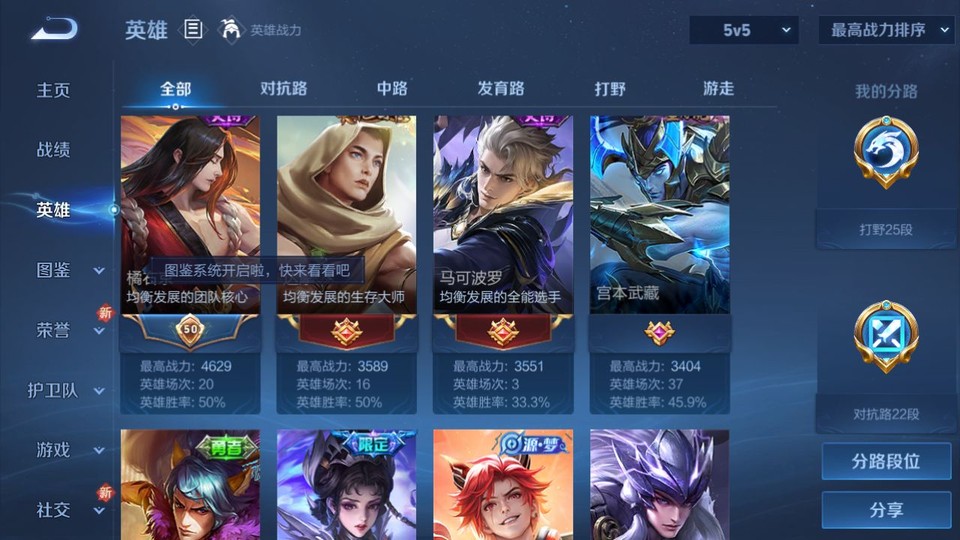The height and width of the screenshot is (540, 960).
Task: Switch to the 对抗路 lane tab
Action: (283, 88)
